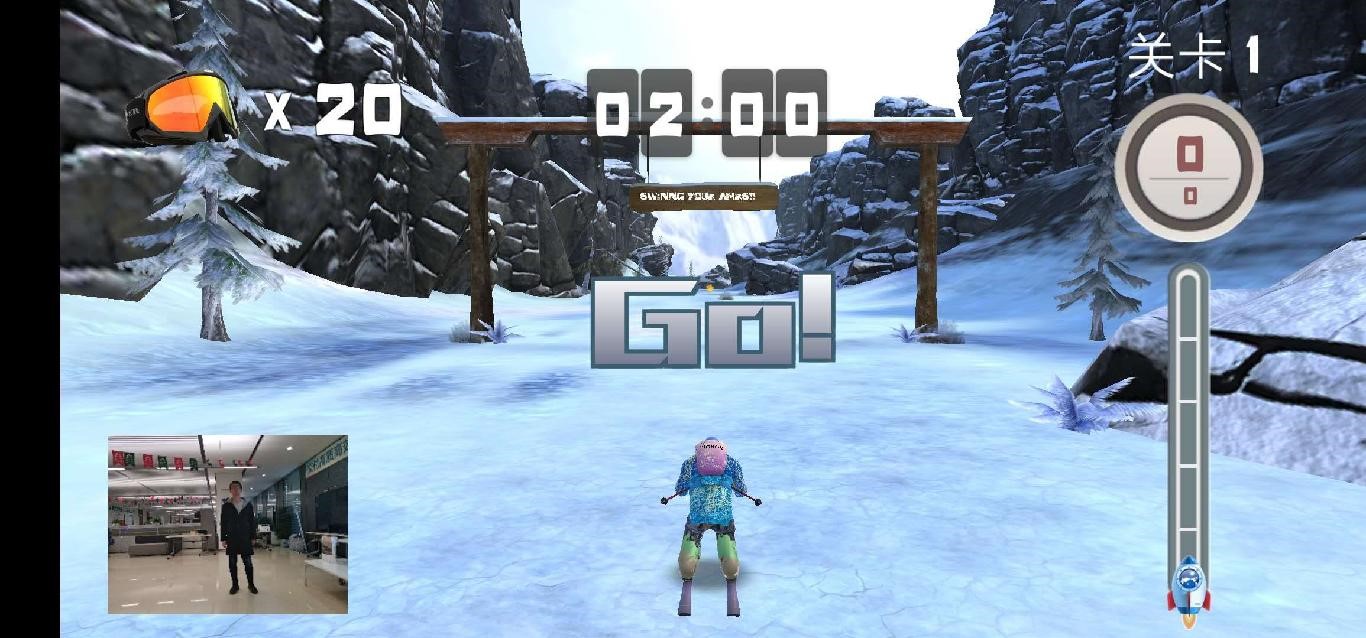
Task: Select the orange ski goggles icon
Action: coord(183,106)
